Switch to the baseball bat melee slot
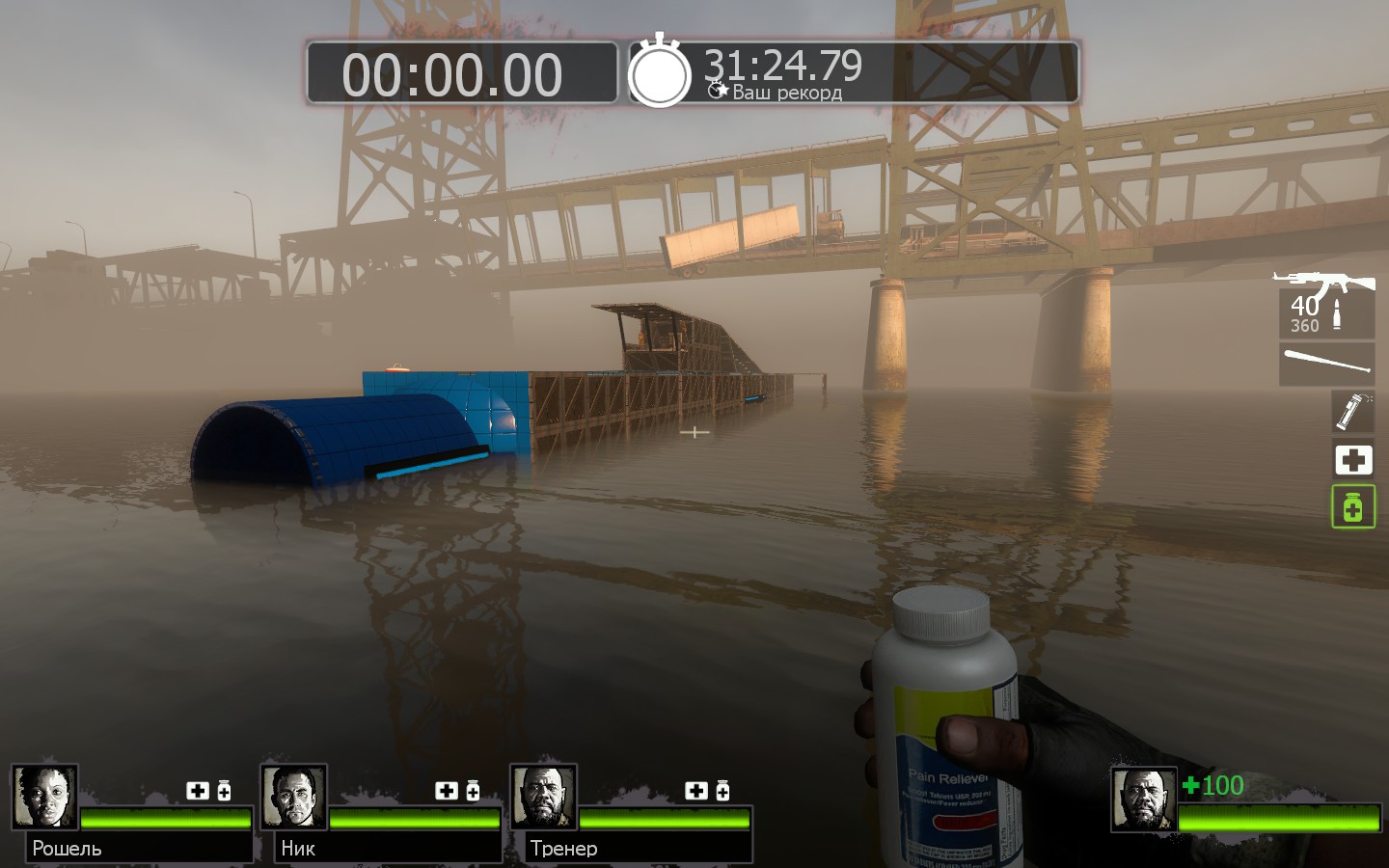Viewport: 1389px width, 868px height. coord(1327,364)
